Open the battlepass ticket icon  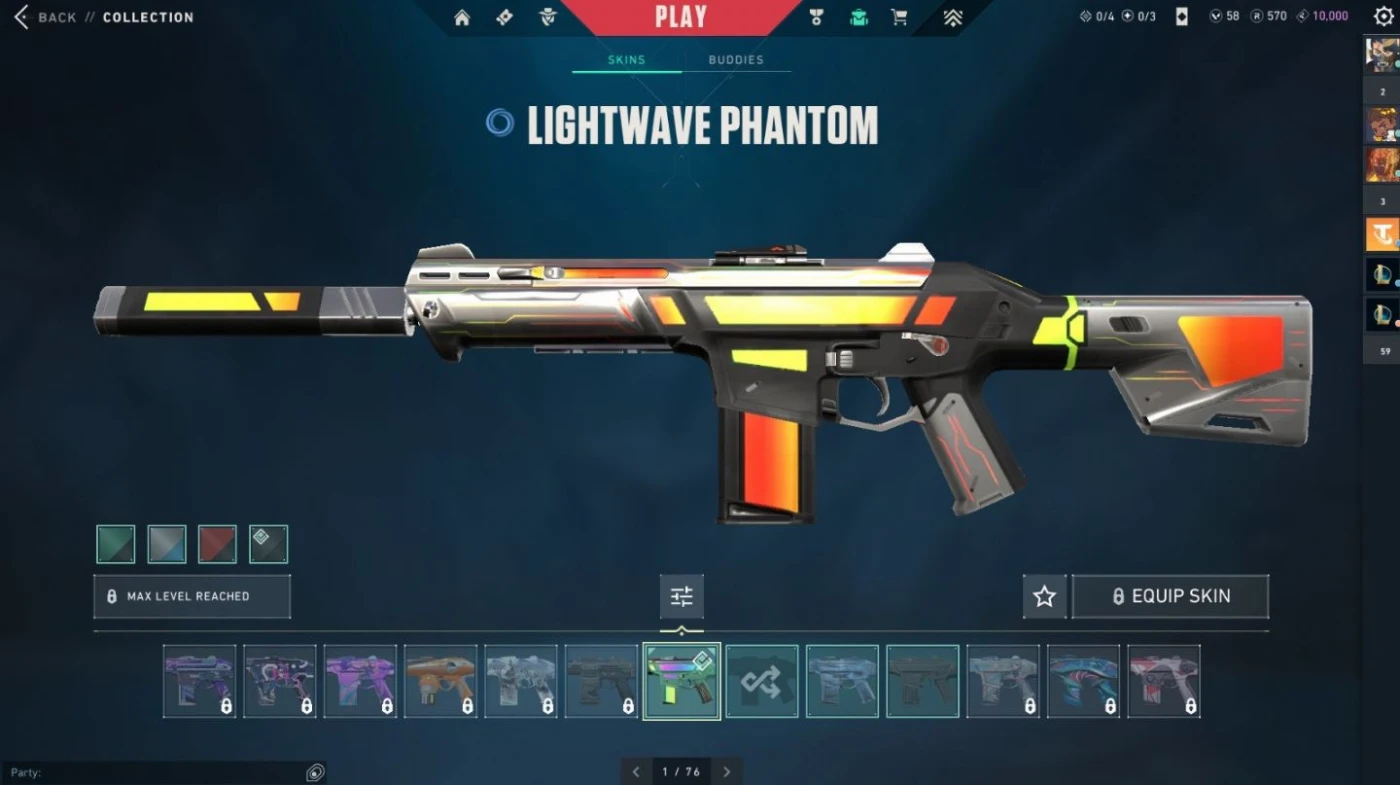505,17
